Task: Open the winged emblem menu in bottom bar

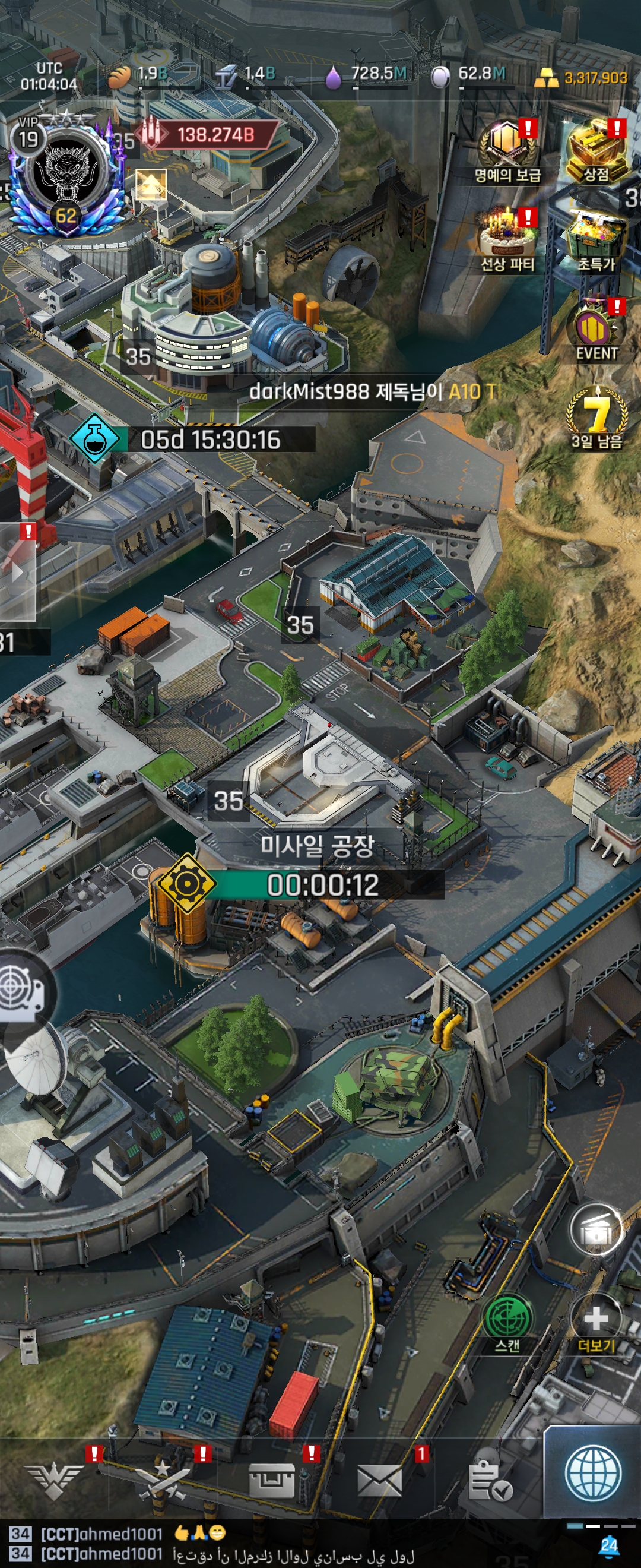Action: tap(55, 1480)
